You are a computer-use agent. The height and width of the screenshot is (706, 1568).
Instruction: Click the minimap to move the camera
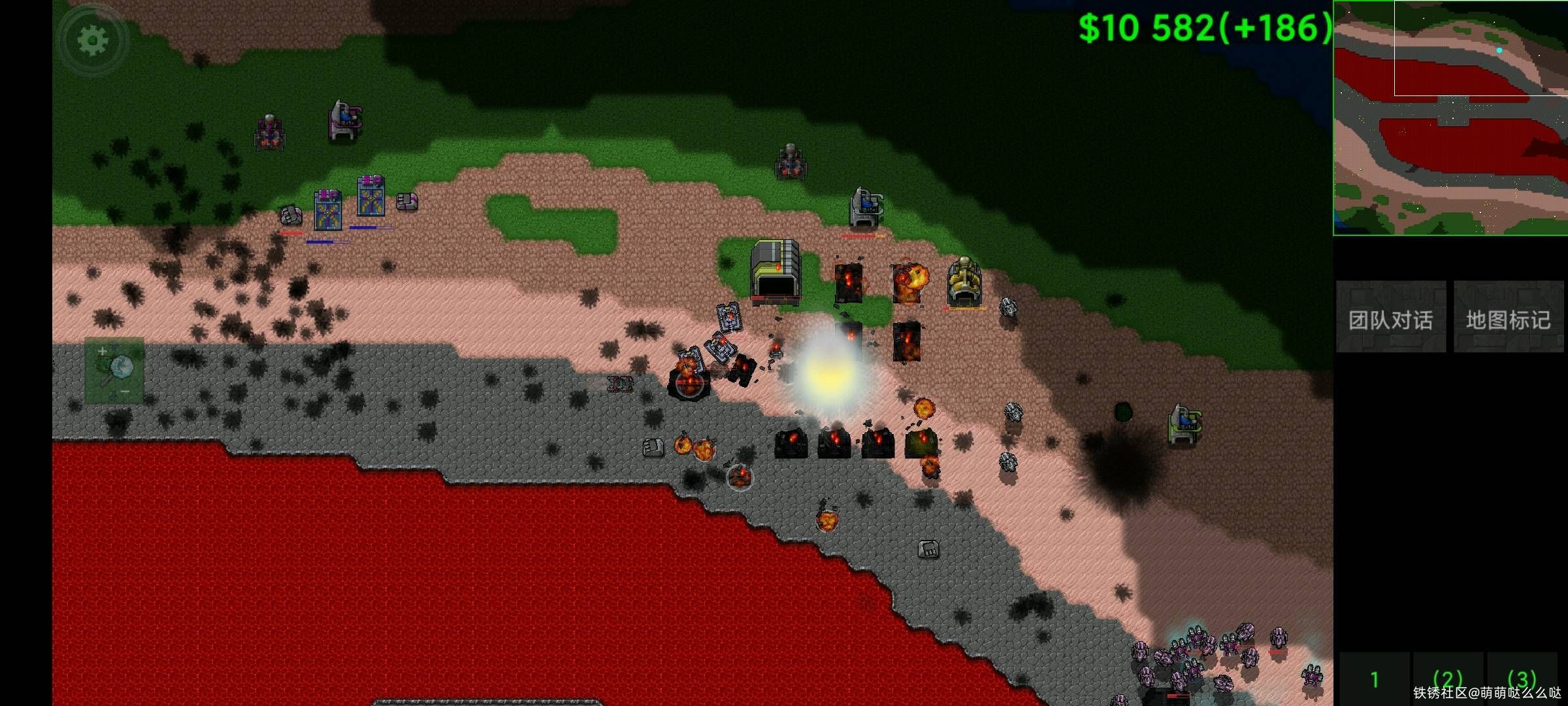1450,118
